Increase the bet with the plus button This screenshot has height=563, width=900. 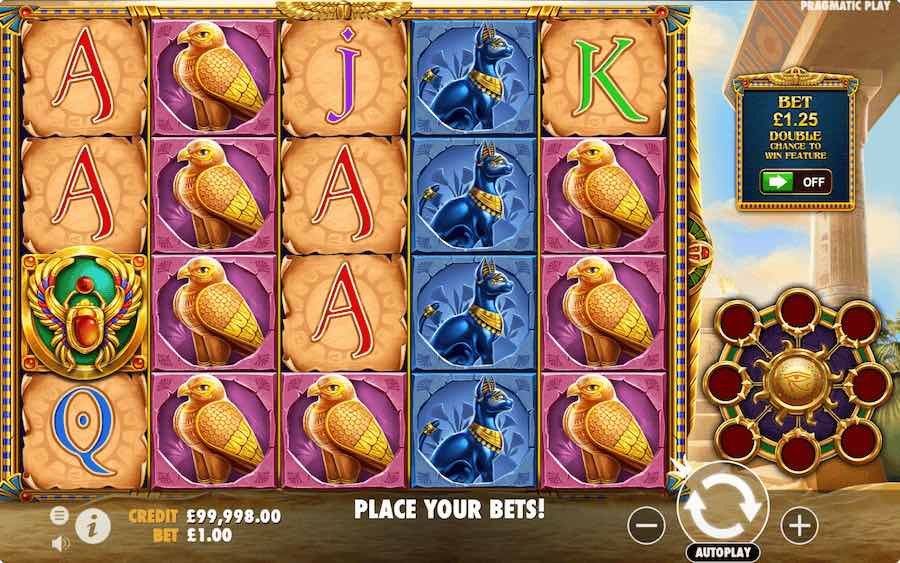coord(798,524)
